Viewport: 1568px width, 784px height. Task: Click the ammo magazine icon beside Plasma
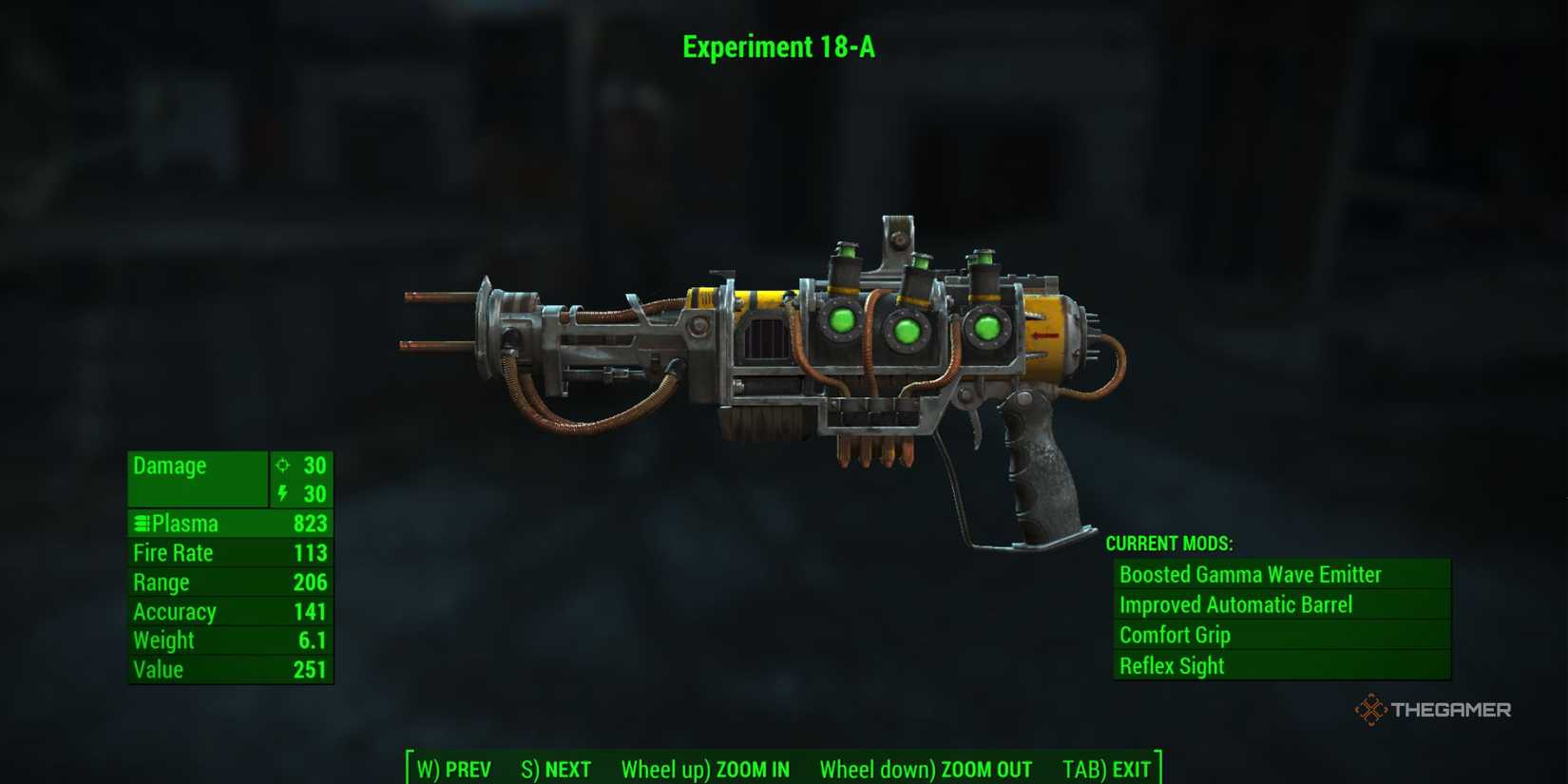point(142,524)
